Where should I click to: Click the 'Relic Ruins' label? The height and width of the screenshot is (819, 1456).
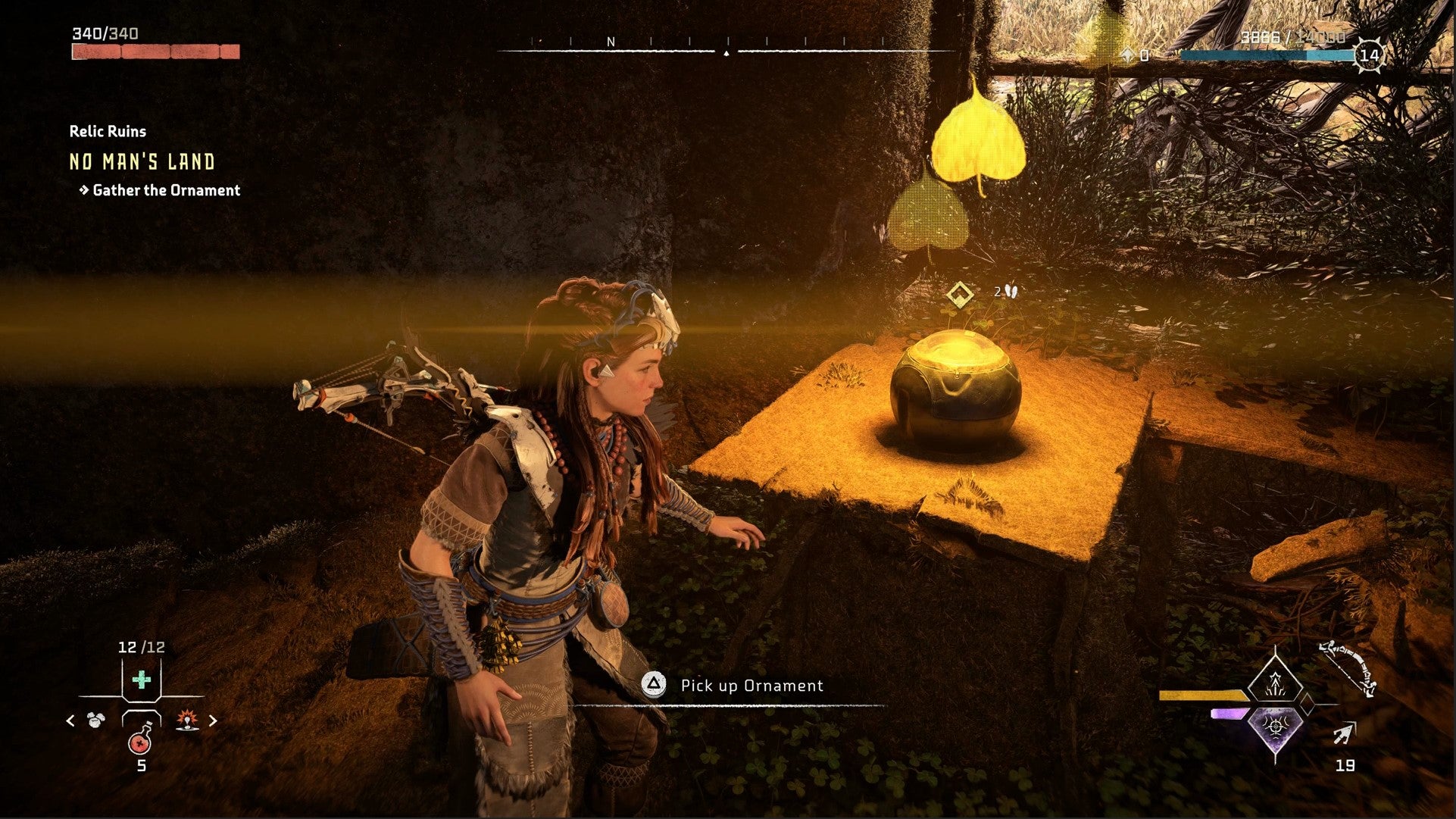[x=107, y=130]
